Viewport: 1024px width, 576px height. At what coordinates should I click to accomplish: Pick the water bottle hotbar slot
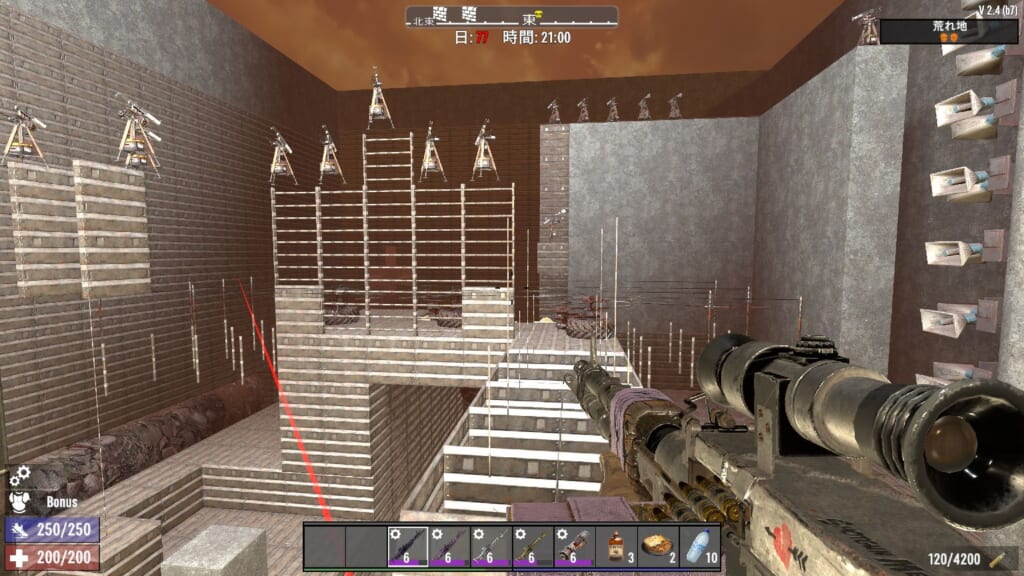click(700, 547)
